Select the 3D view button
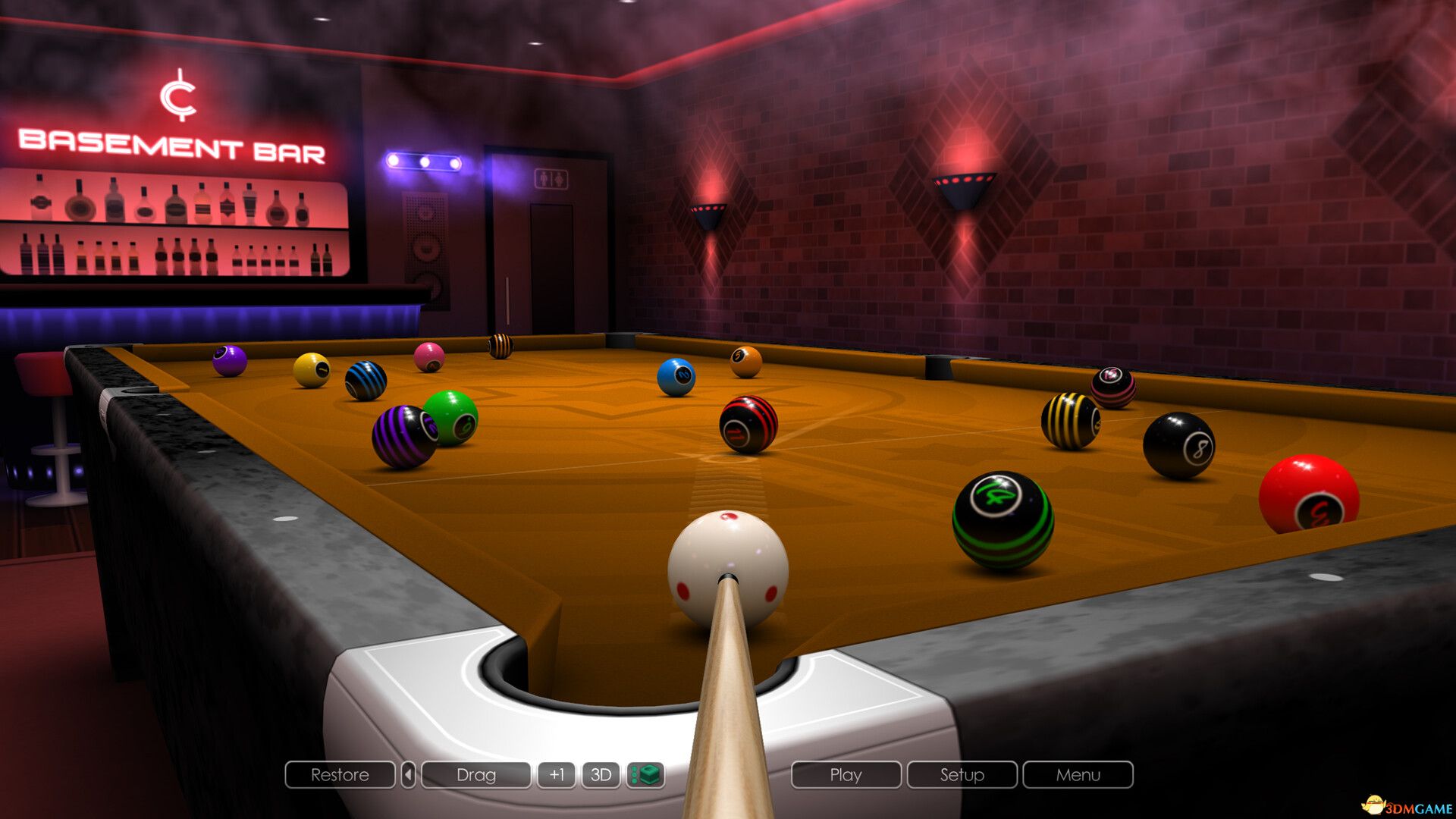This screenshot has width=1456, height=819. [601, 775]
